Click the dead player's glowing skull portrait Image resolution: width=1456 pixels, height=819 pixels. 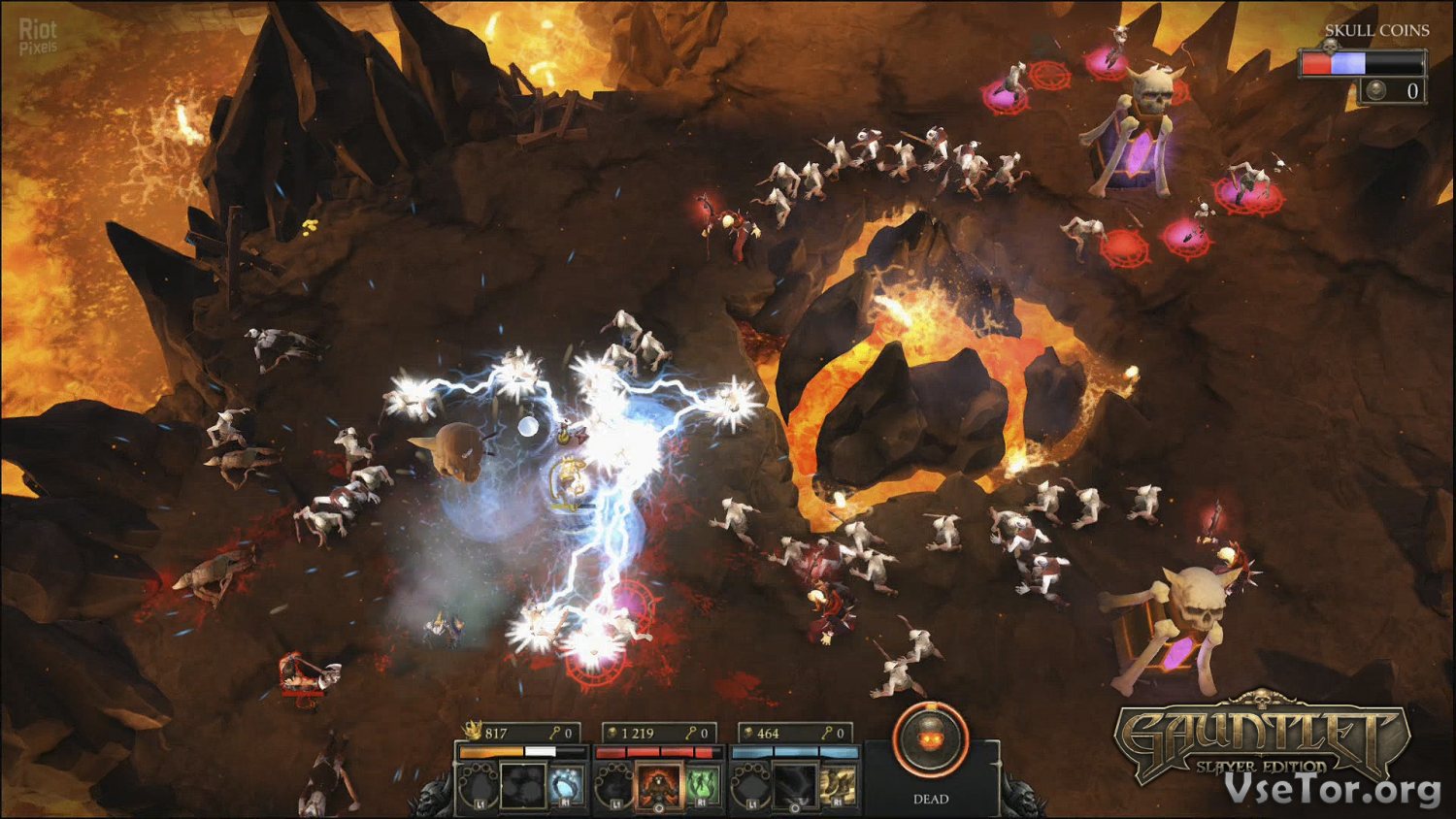(930, 740)
